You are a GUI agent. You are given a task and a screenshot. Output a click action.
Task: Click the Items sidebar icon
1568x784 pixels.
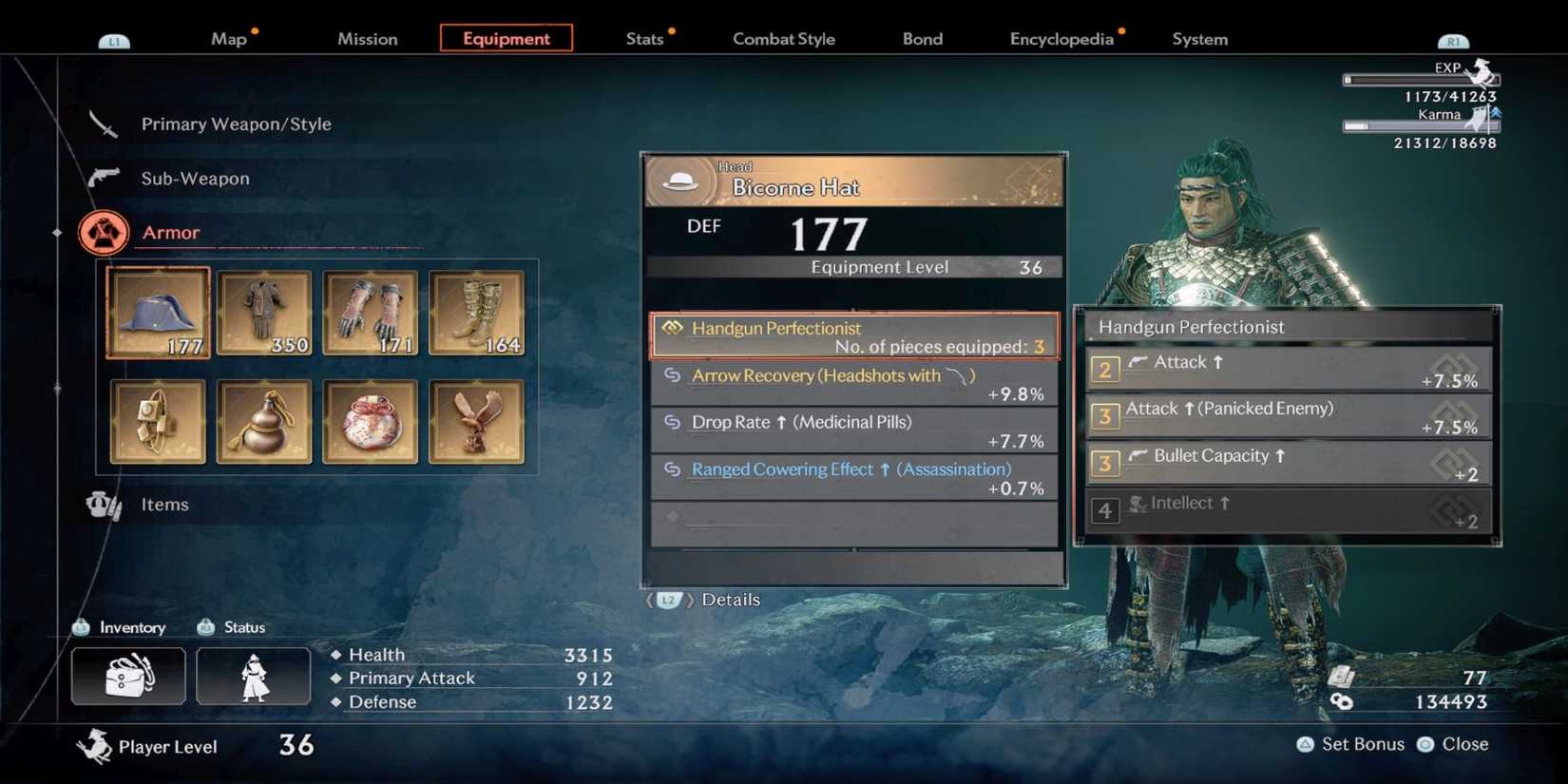[x=104, y=505]
